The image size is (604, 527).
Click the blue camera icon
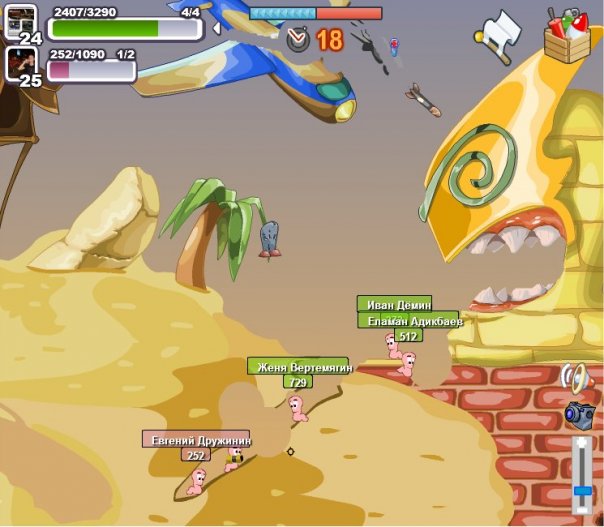pyautogui.click(x=579, y=413)
